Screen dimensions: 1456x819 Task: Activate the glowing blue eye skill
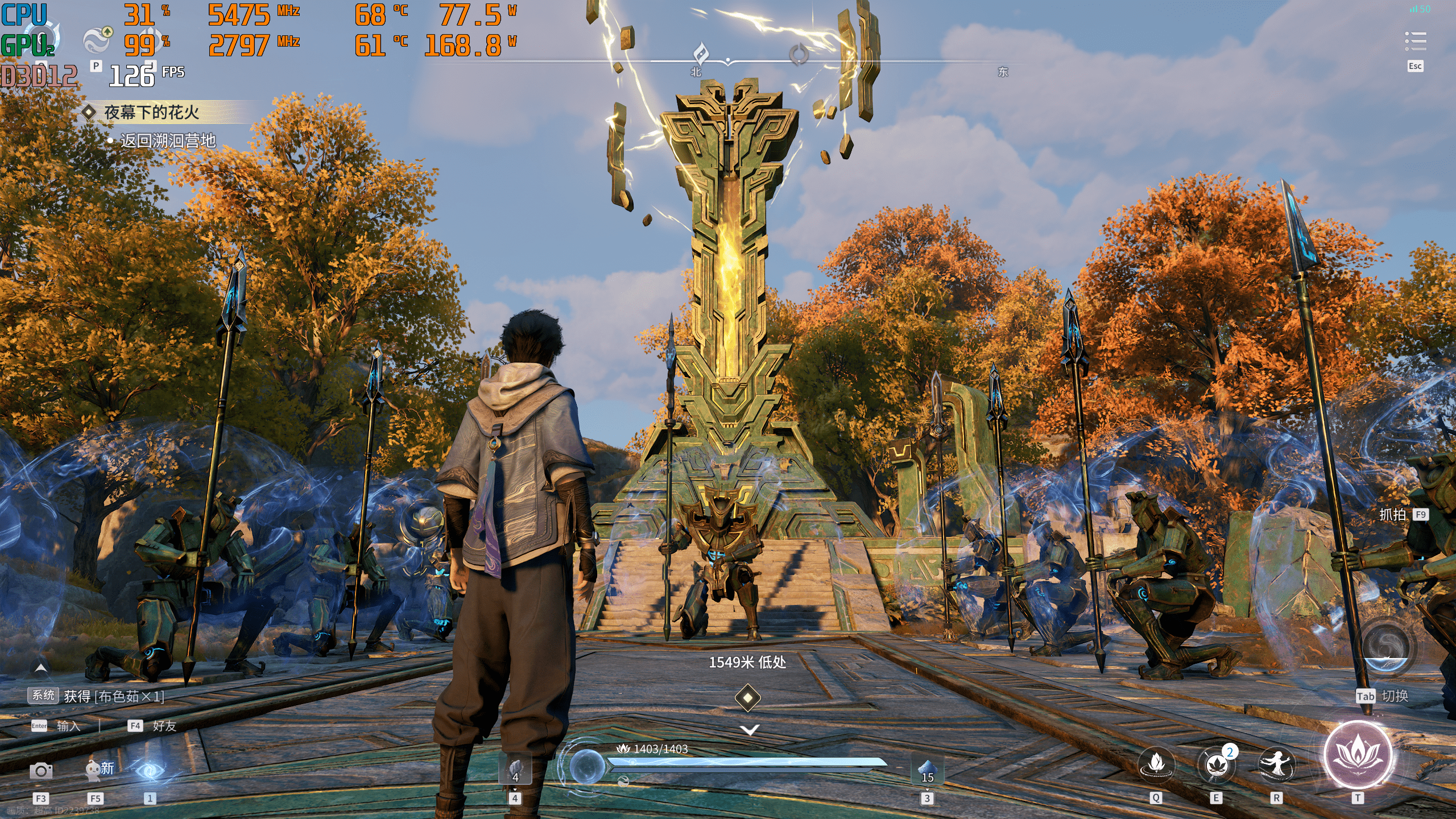pyautogui.click(x=150, y=771)
